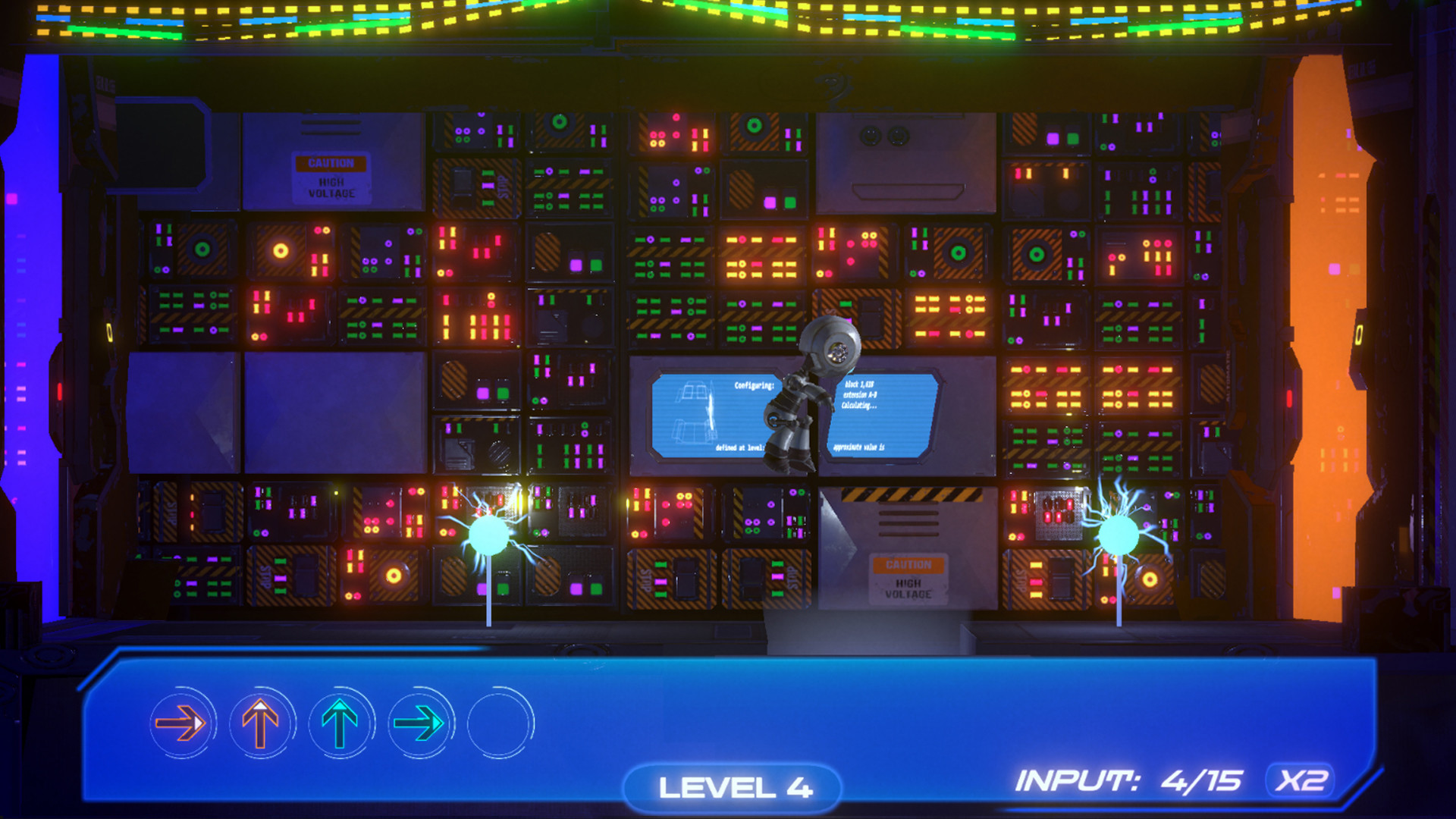Screen dimensions: 1456x819
Task: Select the orange up-arrow command icon
Action: (259, 724)
